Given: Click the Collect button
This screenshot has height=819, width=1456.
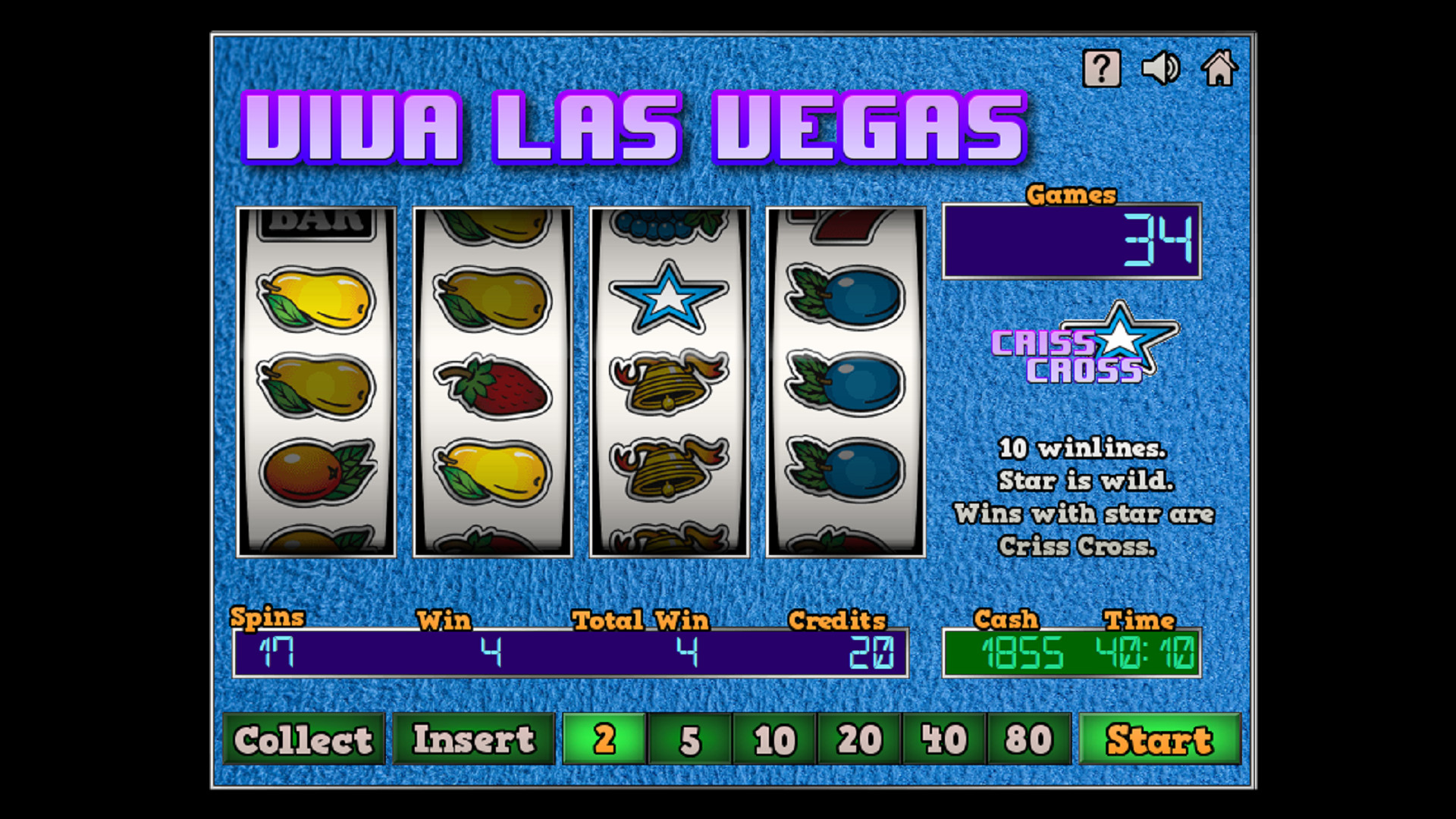Looking at the screenshot, I should (x=303, y=739).
